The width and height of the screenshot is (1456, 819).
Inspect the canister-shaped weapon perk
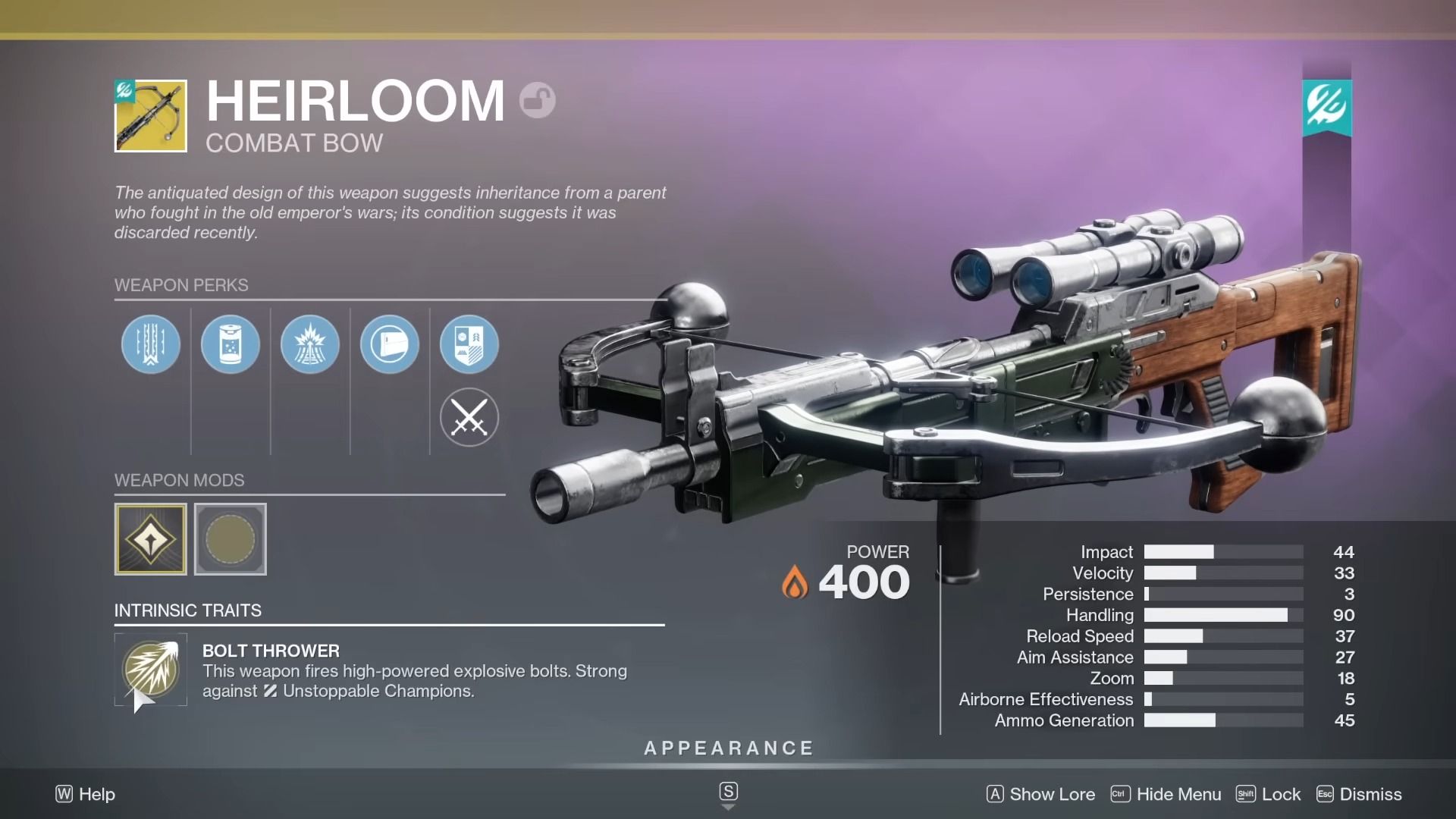231,344
